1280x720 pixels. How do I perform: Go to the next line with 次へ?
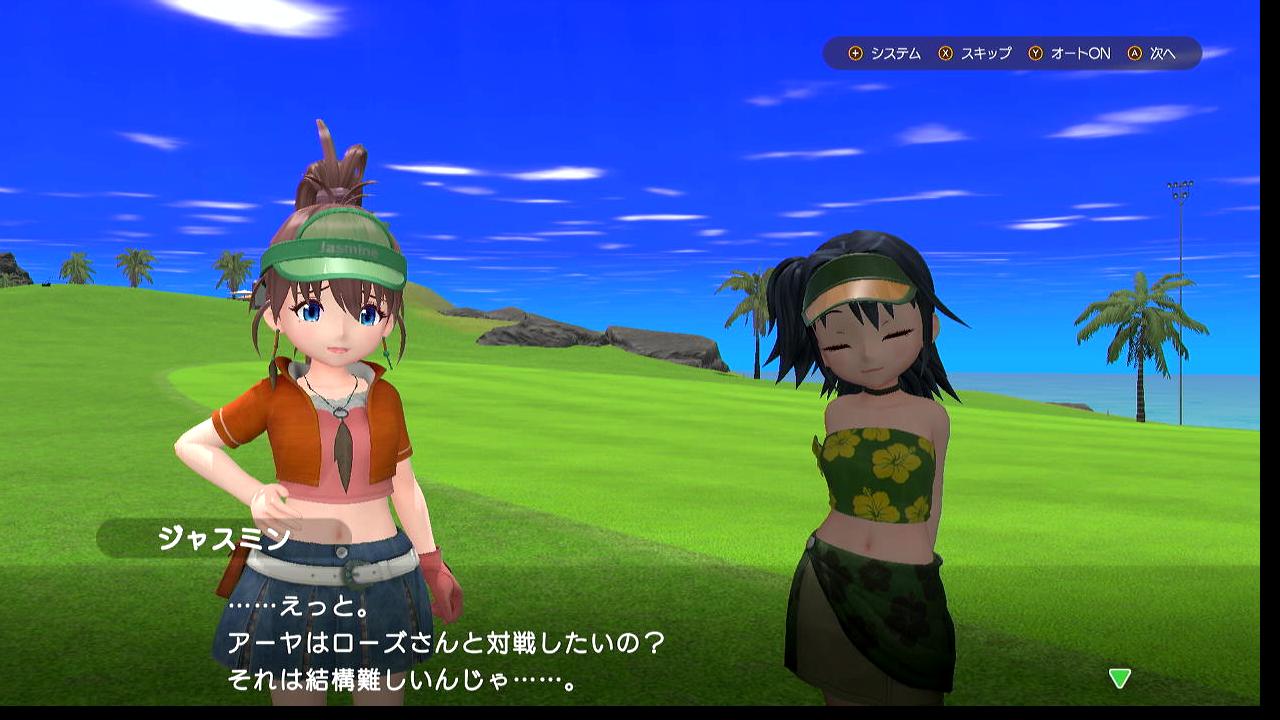(1152, 54)
